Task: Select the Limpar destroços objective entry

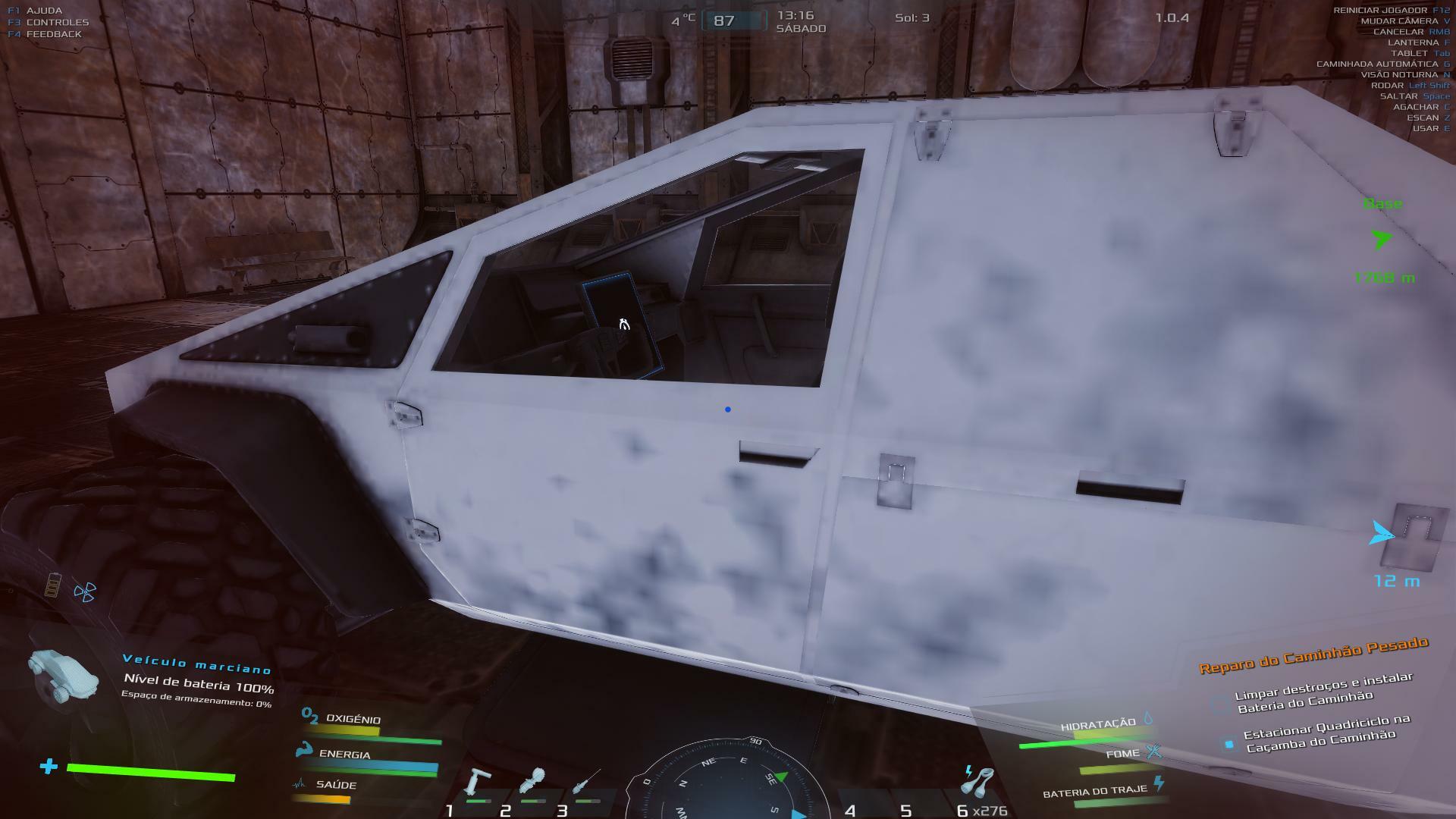Action: coord(1323,693)
